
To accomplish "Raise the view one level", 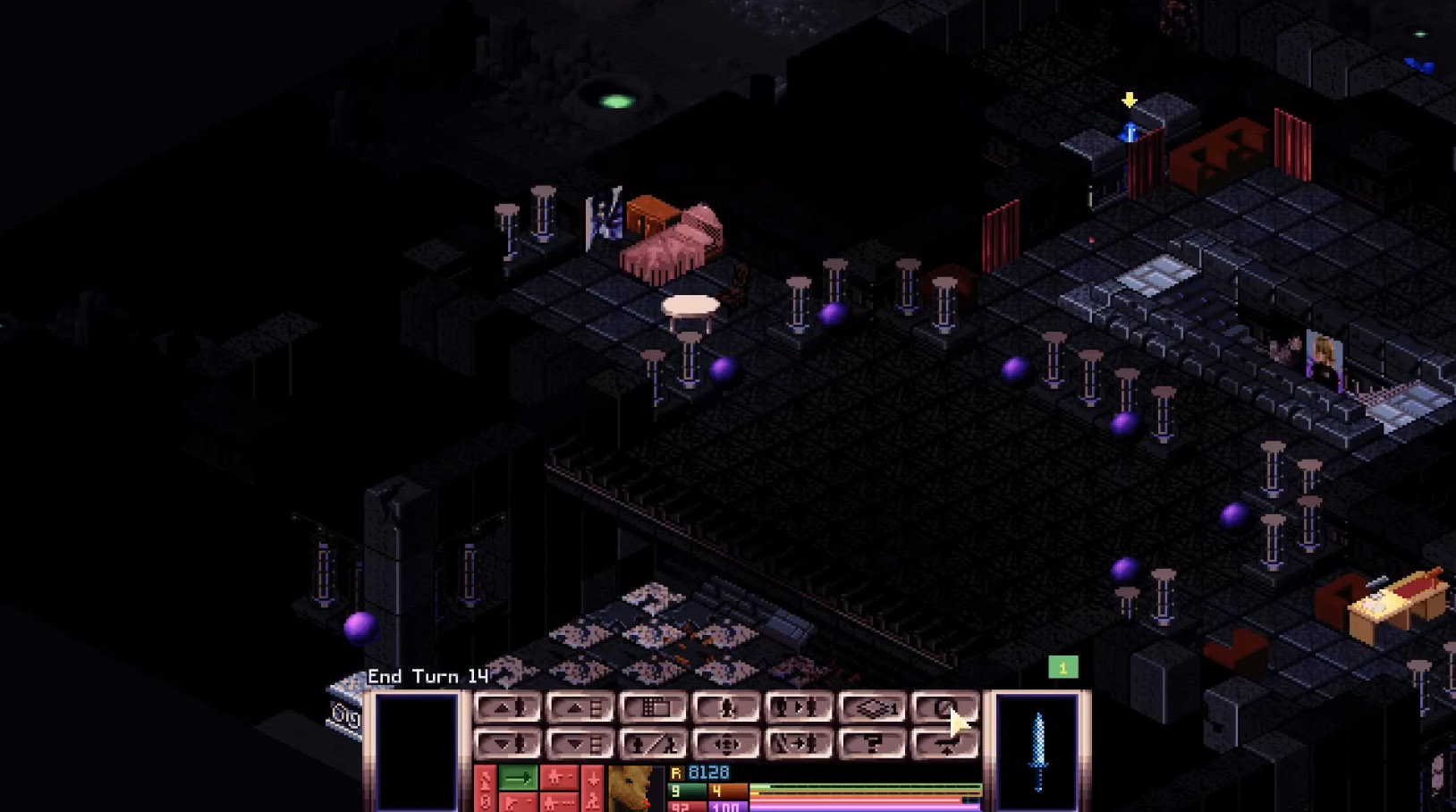I will pyautogui.click(x=580, y=708).
